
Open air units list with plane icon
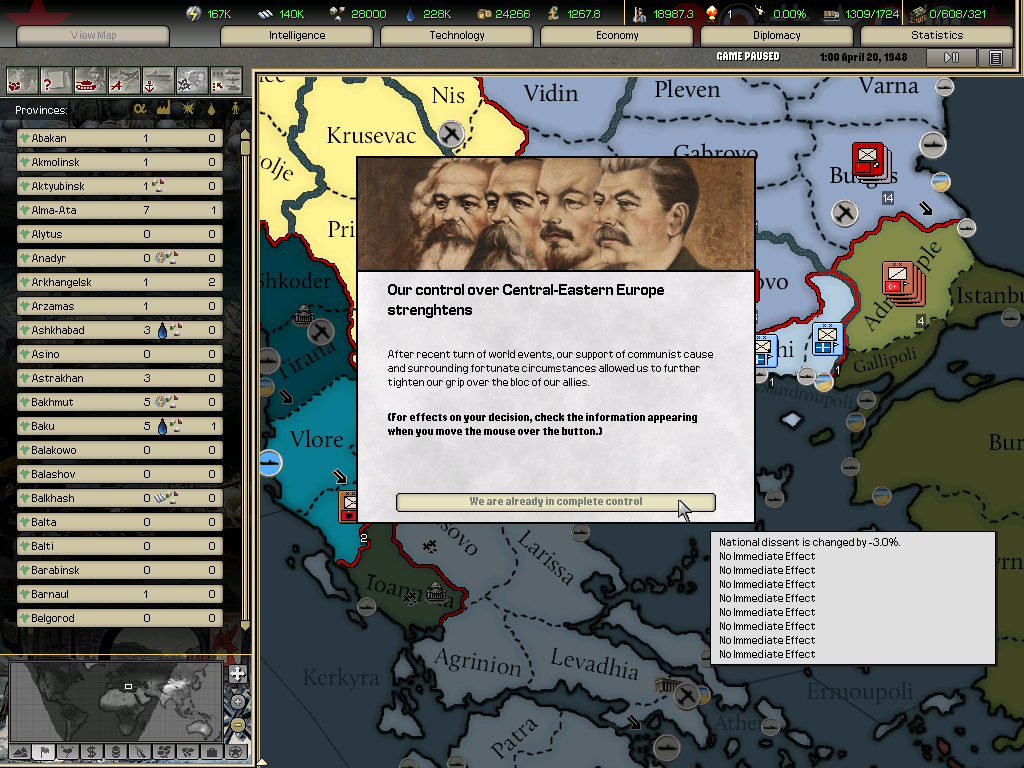point(124,79)
